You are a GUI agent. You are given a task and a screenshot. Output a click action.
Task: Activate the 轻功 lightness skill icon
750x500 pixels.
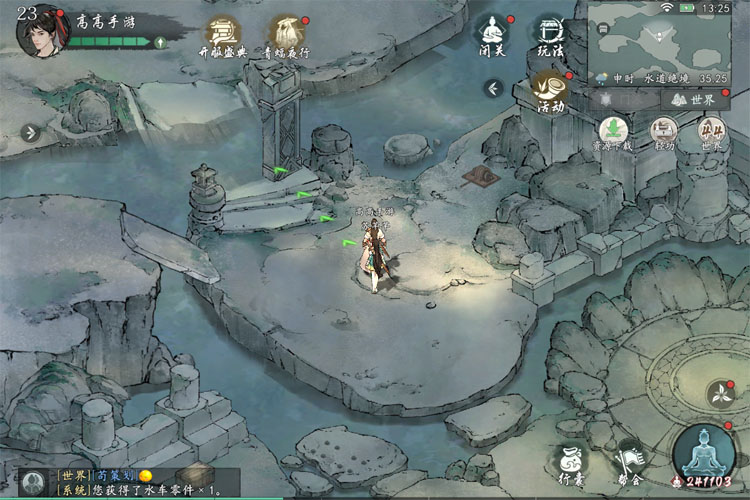click(x=662, y=134)
